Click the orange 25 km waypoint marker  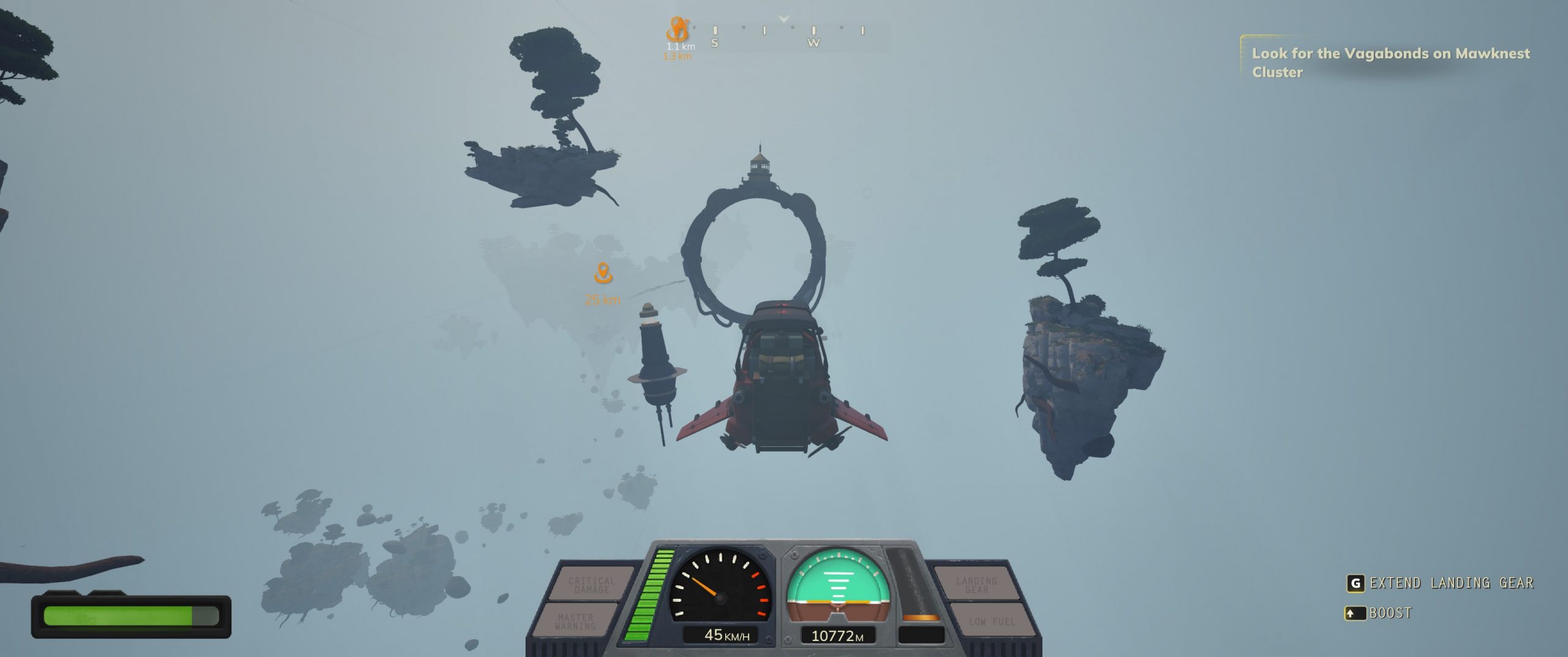coord(603,273)
